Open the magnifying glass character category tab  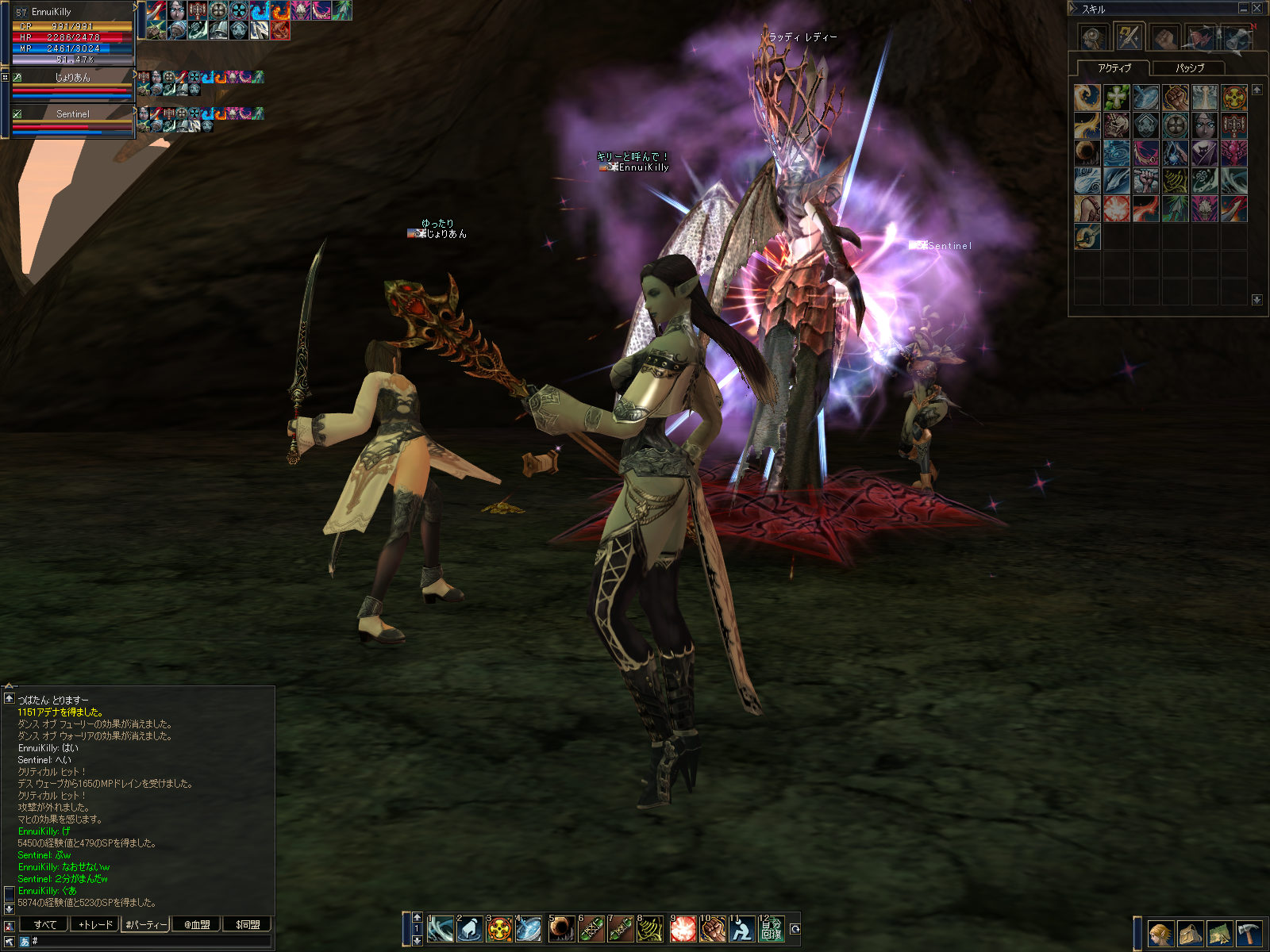(x=1093, y=37)
